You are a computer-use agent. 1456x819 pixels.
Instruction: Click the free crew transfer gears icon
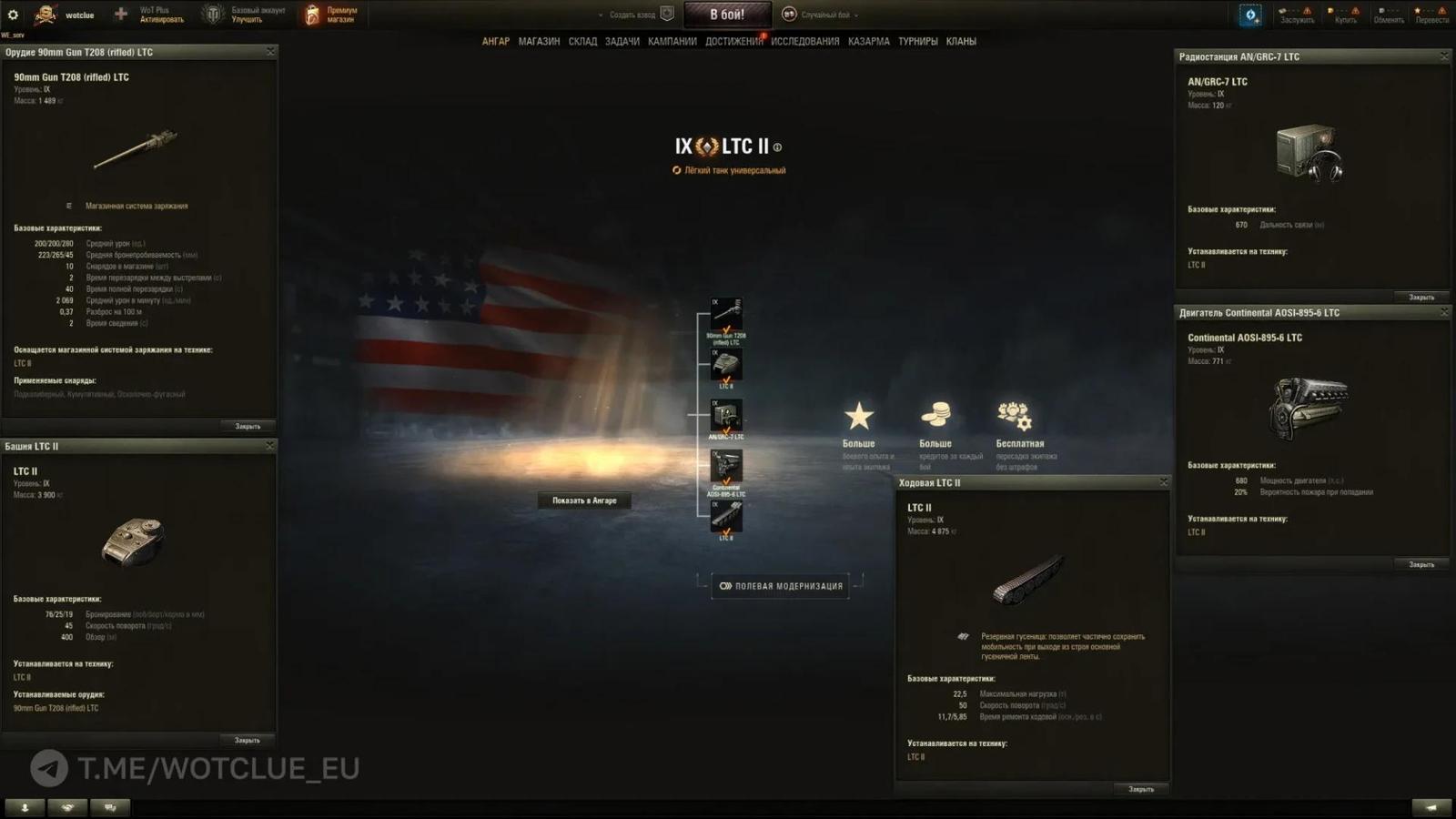pos(1013,417)
